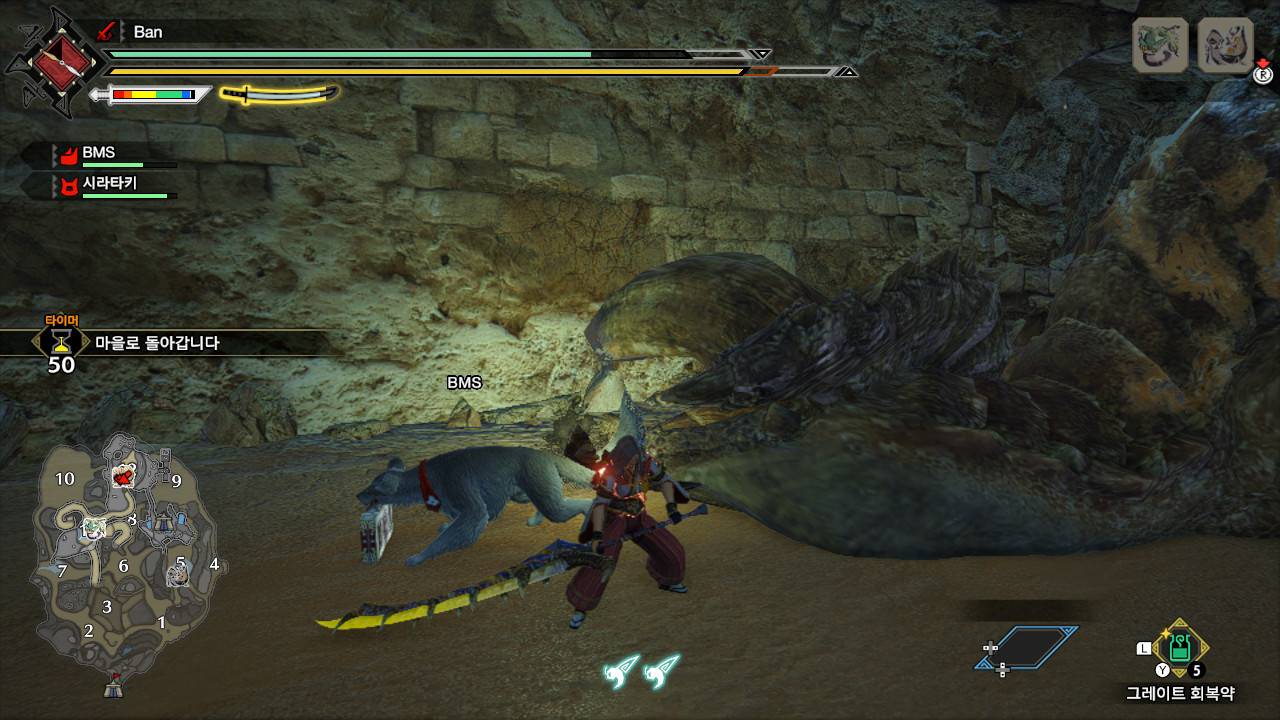Screen dimensions: 1280x720
Task: Click the red monster marker on minimap
Action: tap(124, 477)
